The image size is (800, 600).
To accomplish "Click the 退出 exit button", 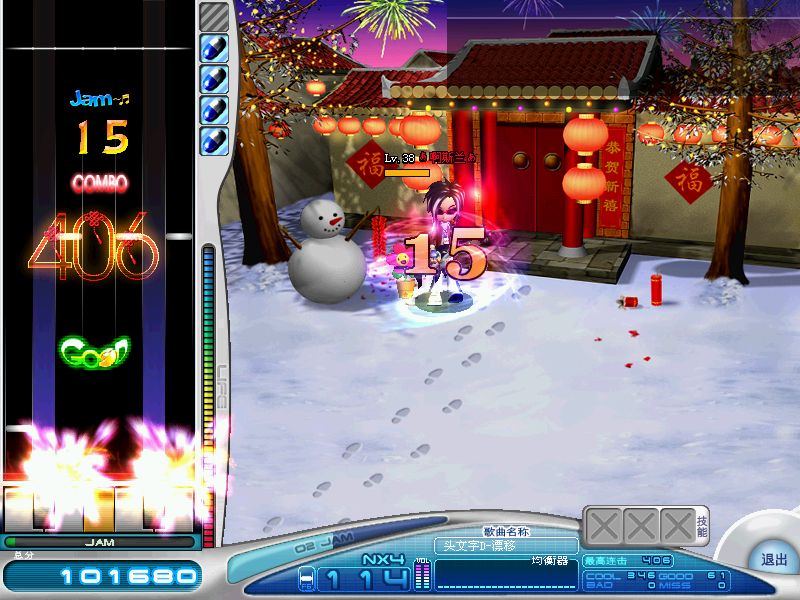I will (774, 559).
